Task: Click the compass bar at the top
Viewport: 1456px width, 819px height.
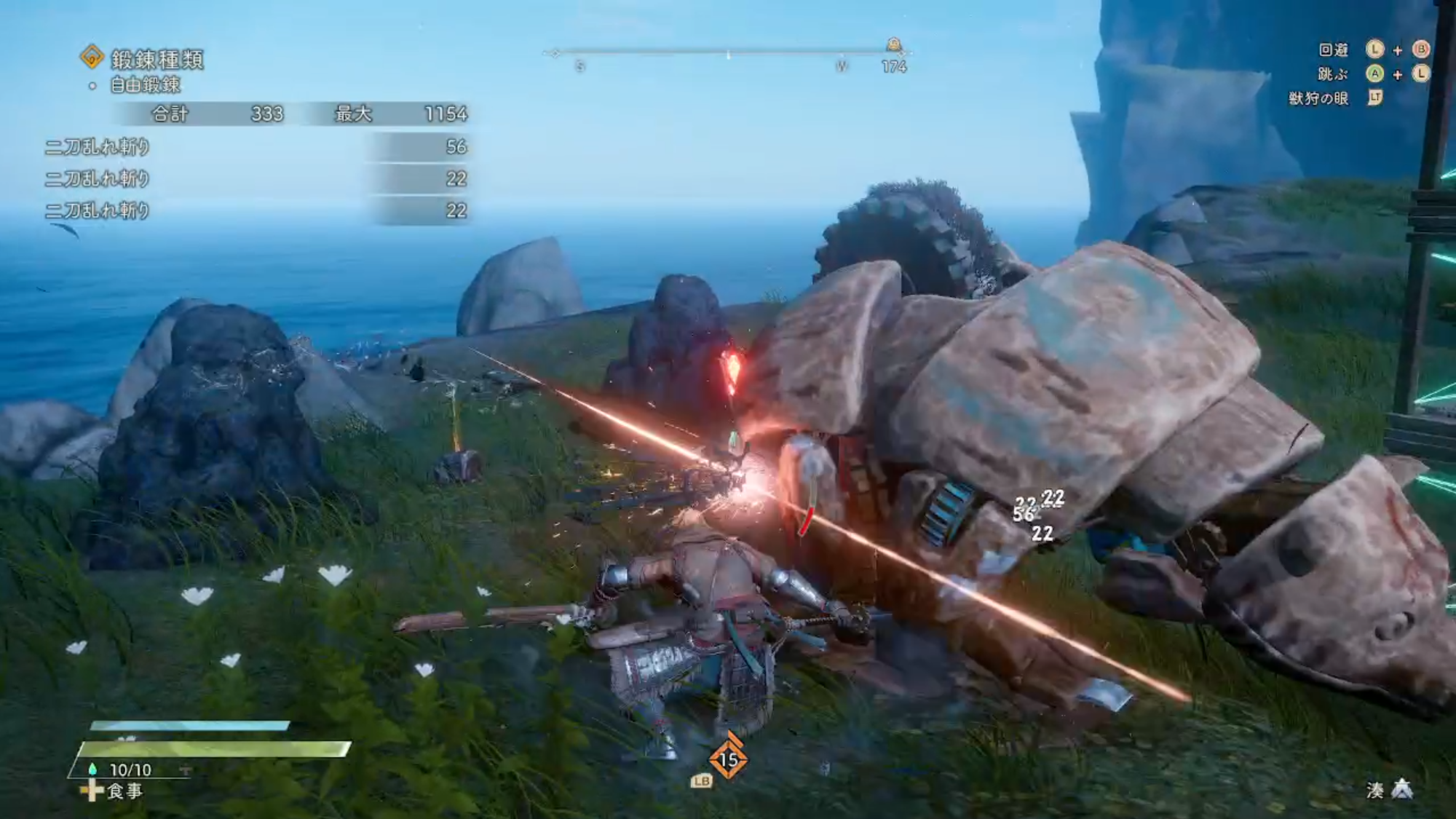Action: click(728, 52)
